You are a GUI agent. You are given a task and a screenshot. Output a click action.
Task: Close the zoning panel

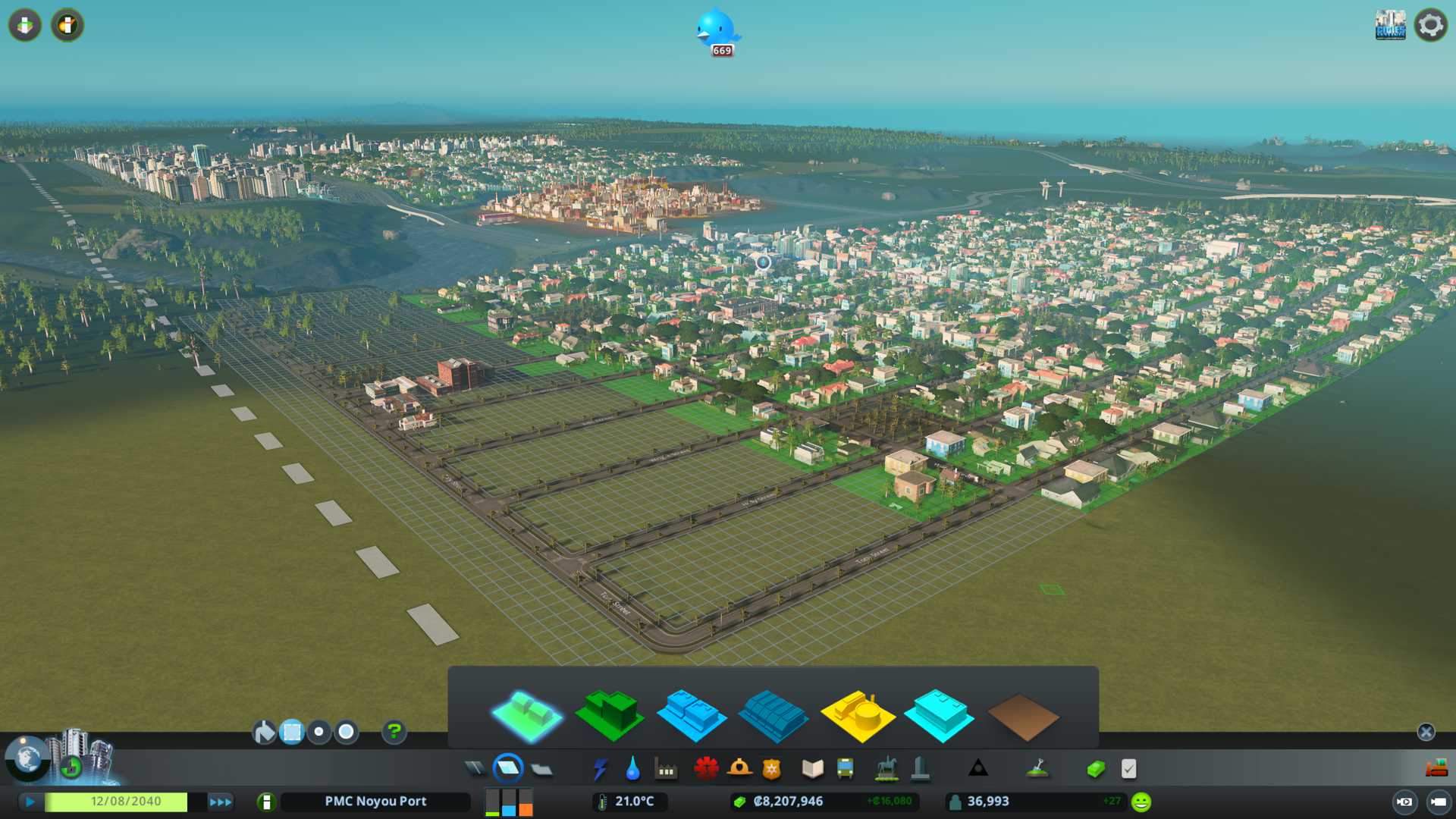coord(1426,732)
